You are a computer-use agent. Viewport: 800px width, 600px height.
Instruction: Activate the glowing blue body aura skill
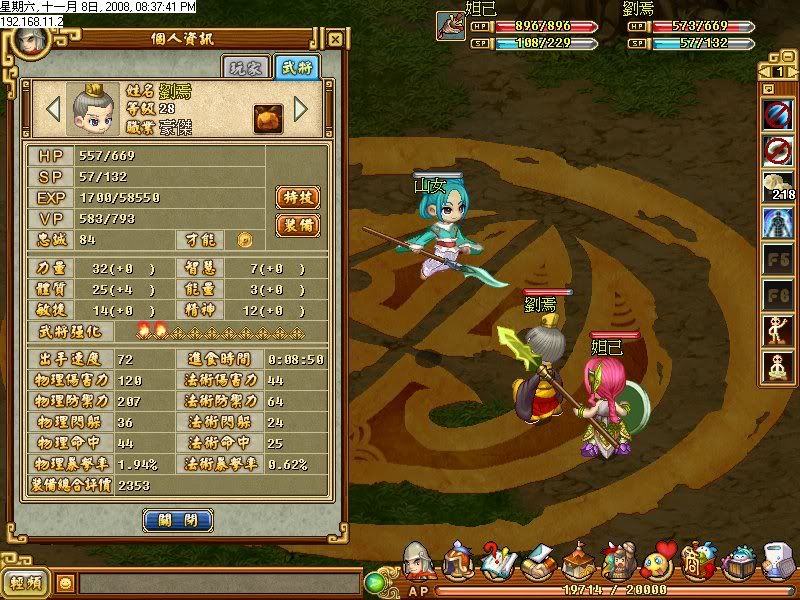[x=777, y=222]
